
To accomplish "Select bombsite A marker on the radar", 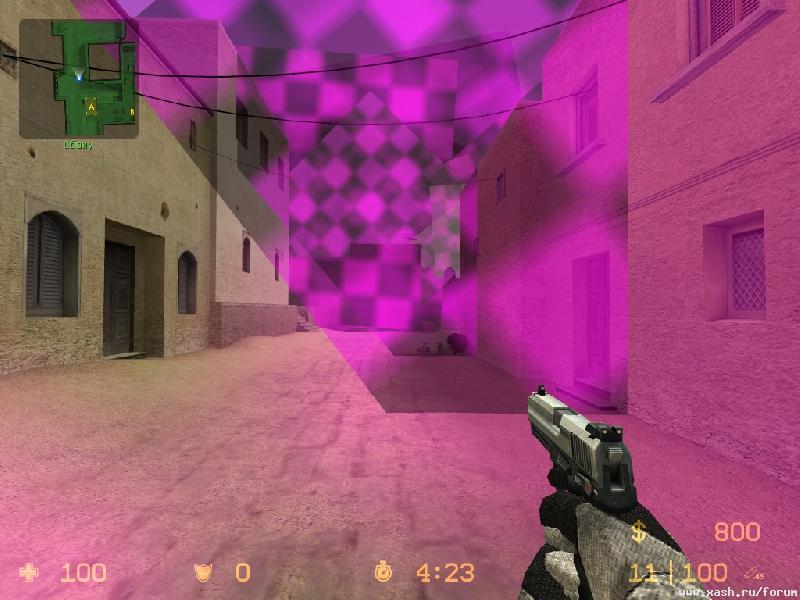I will [91, 104].
